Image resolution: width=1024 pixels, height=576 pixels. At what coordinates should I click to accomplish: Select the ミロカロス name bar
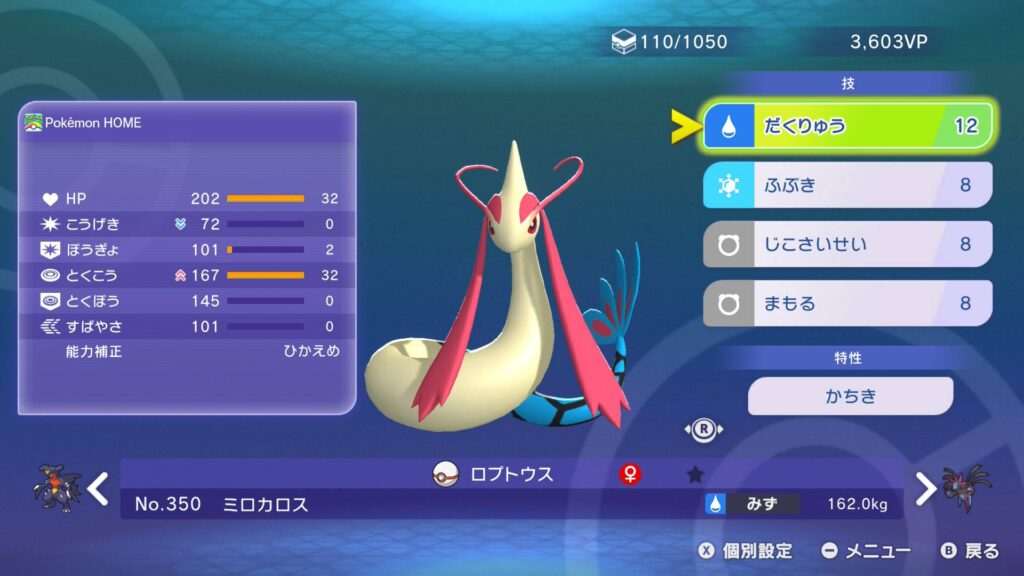(x=265, y=504)
